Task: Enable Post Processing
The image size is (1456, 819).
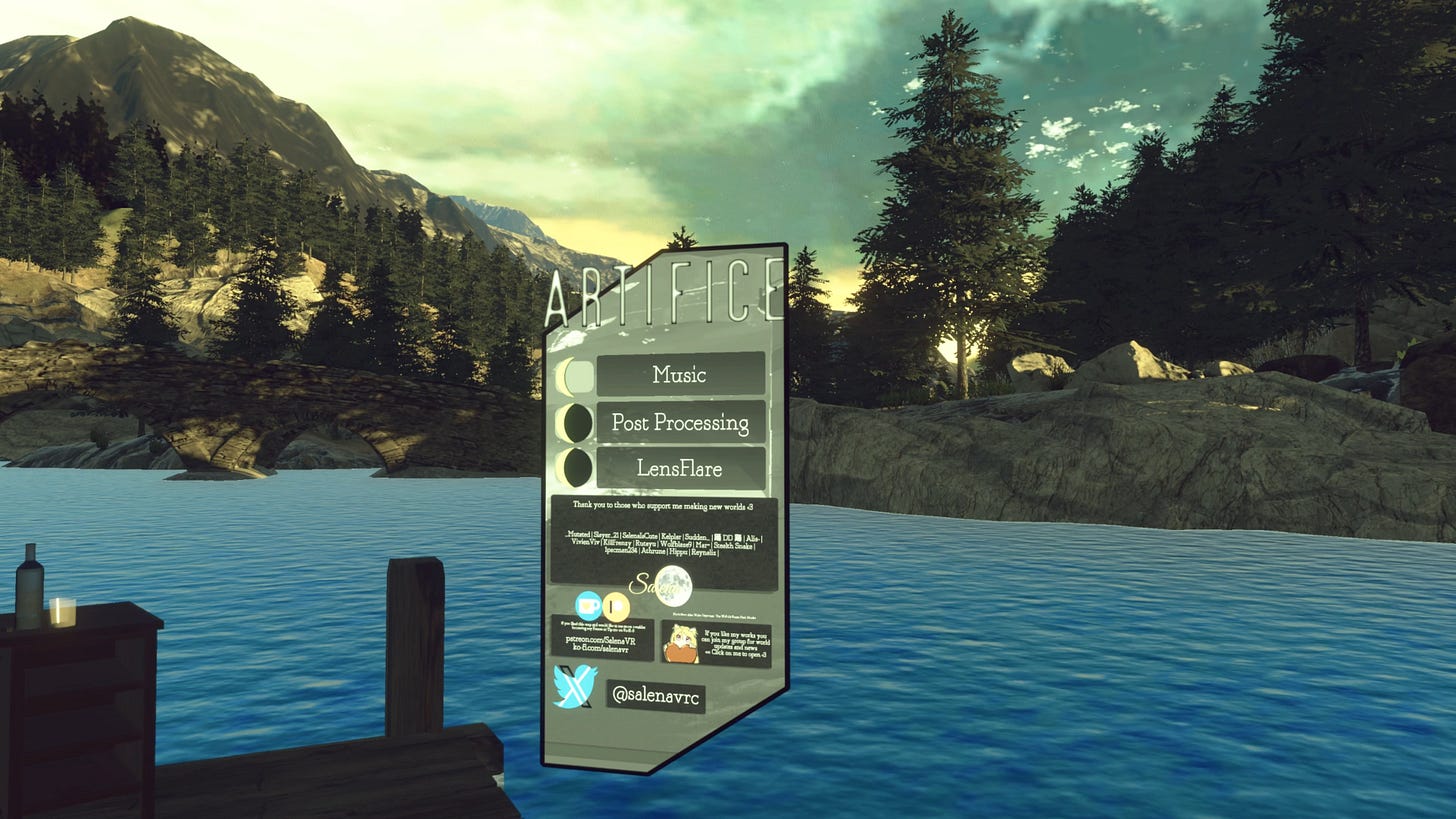Action: (681, 421)
